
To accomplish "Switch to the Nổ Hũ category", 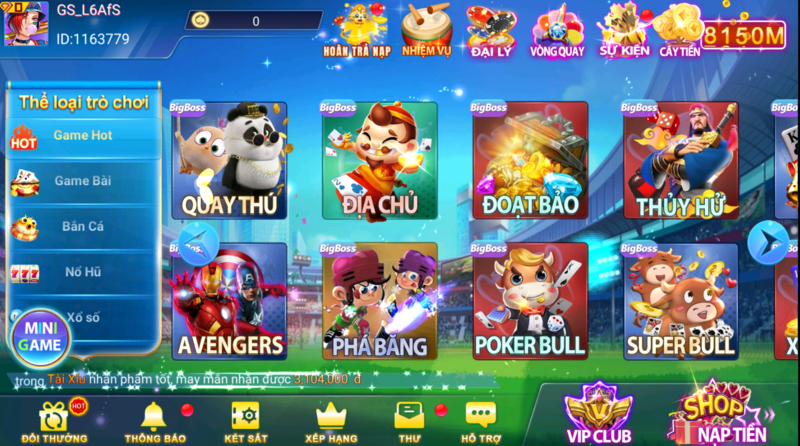I will (x=83, y=272).
